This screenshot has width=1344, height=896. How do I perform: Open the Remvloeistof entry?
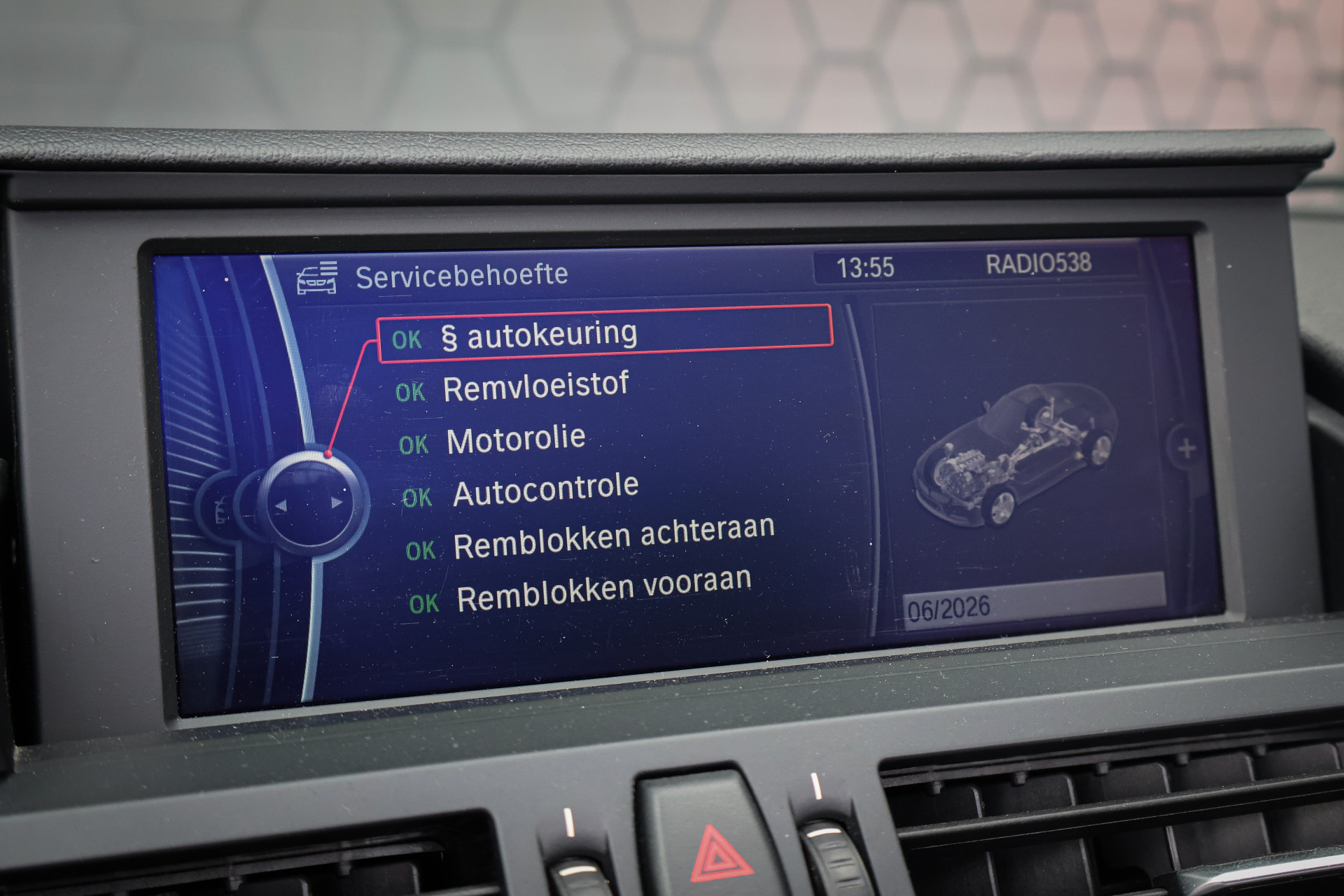tap(535, 387)
